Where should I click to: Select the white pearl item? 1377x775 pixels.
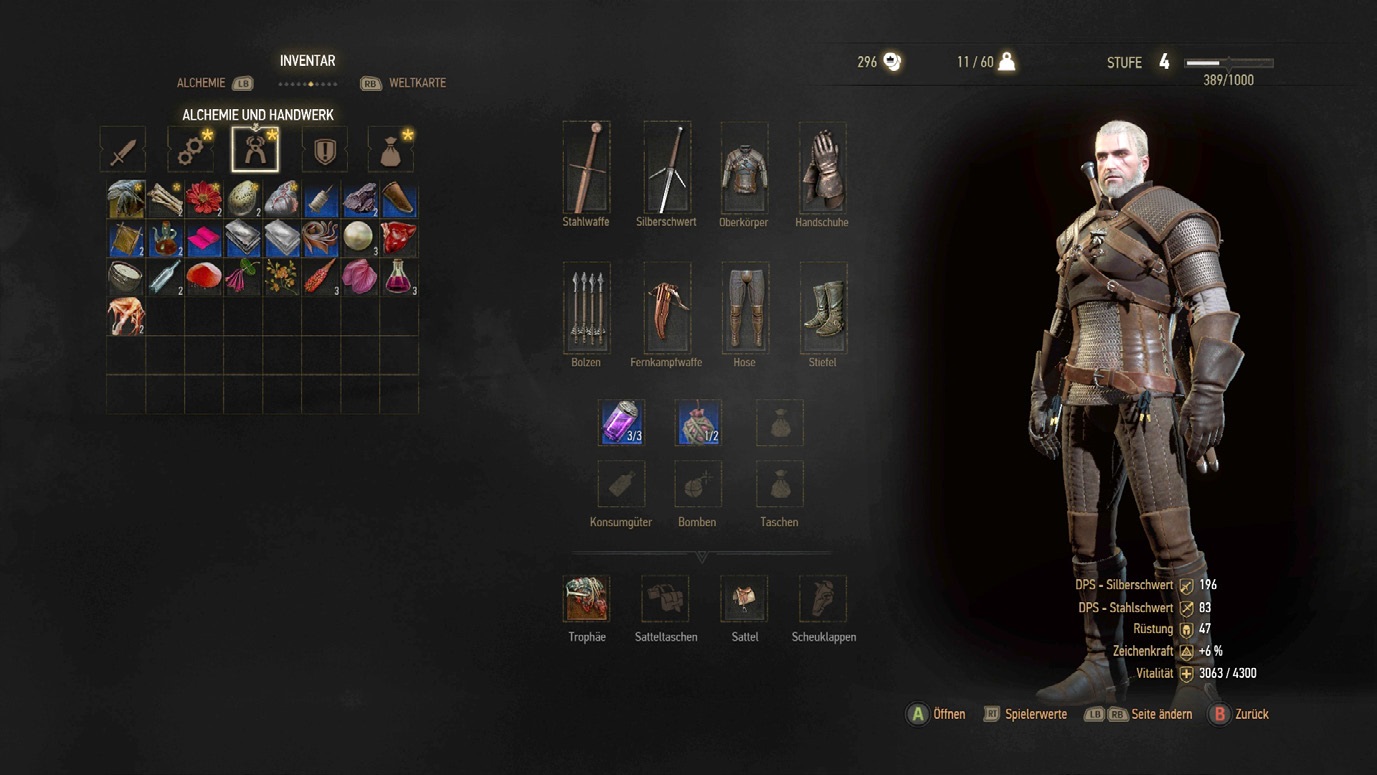(359, 238)
